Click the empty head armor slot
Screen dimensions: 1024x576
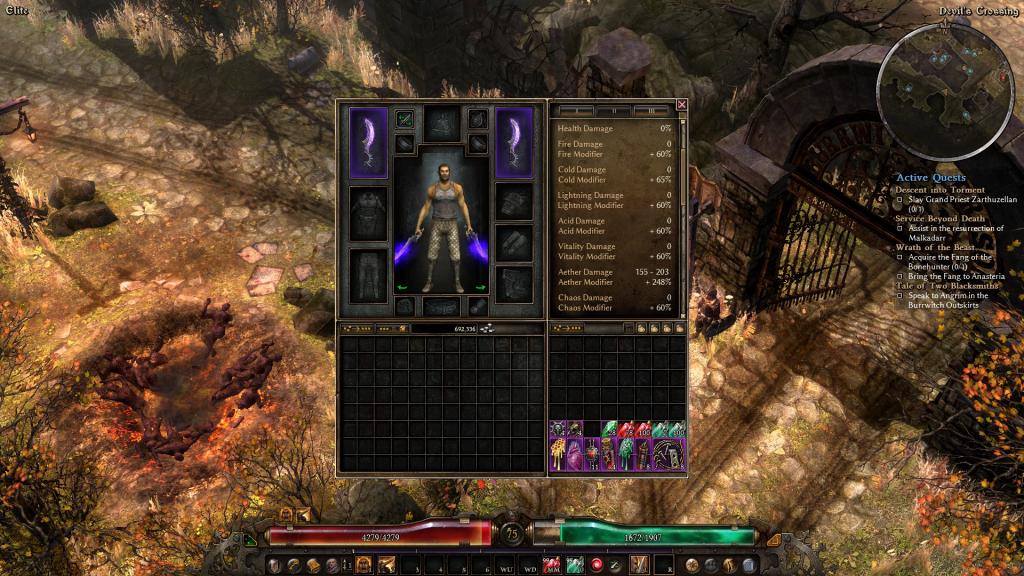click(x=441, y=124)
